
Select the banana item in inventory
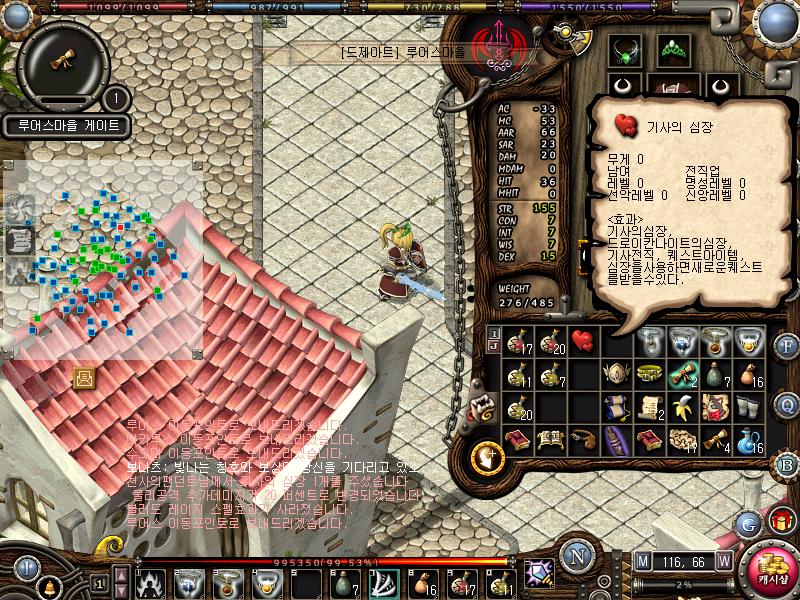pyautogui.click(x=684, y=407)
